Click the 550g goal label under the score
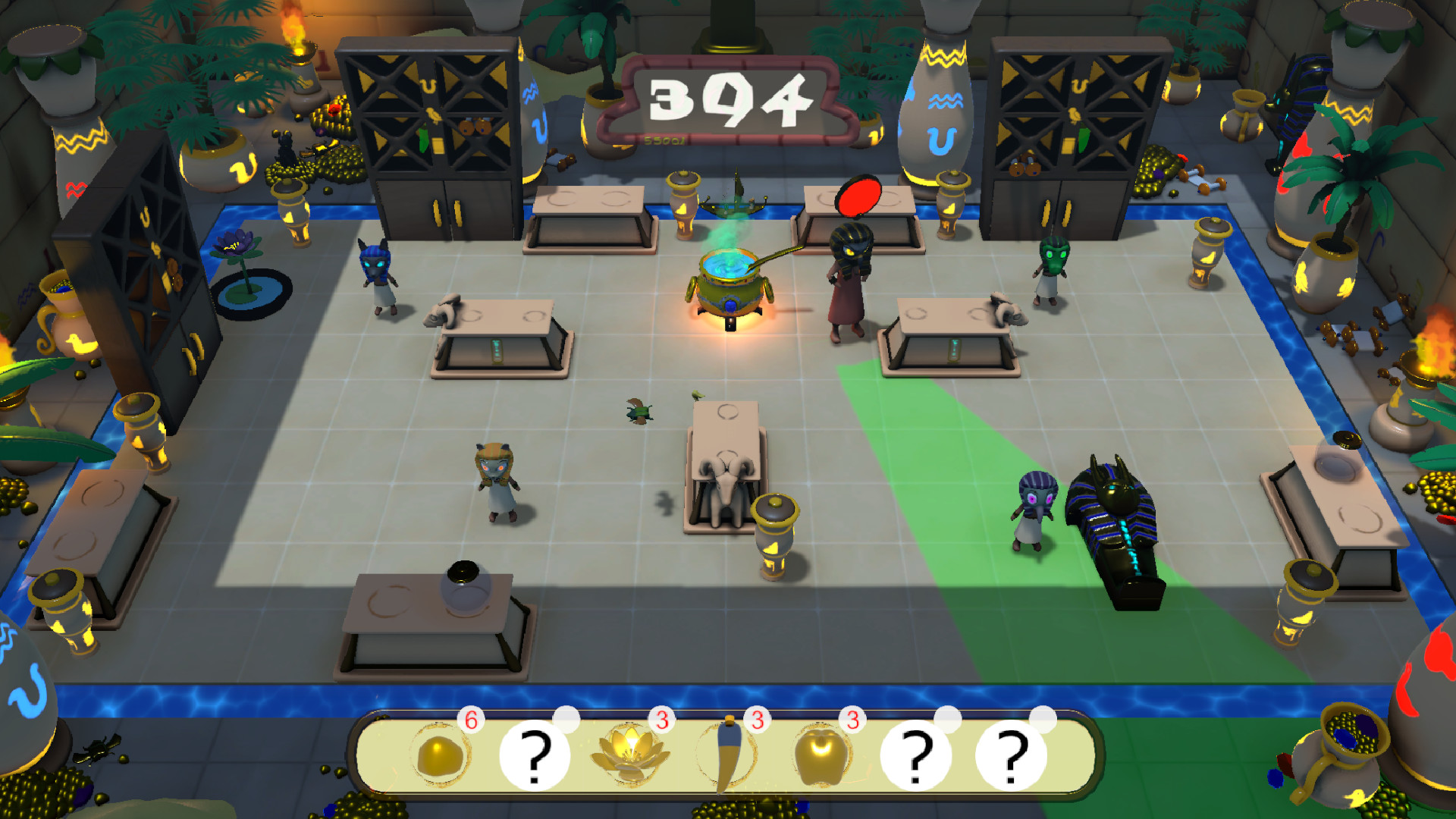 (x=664, y=139)
